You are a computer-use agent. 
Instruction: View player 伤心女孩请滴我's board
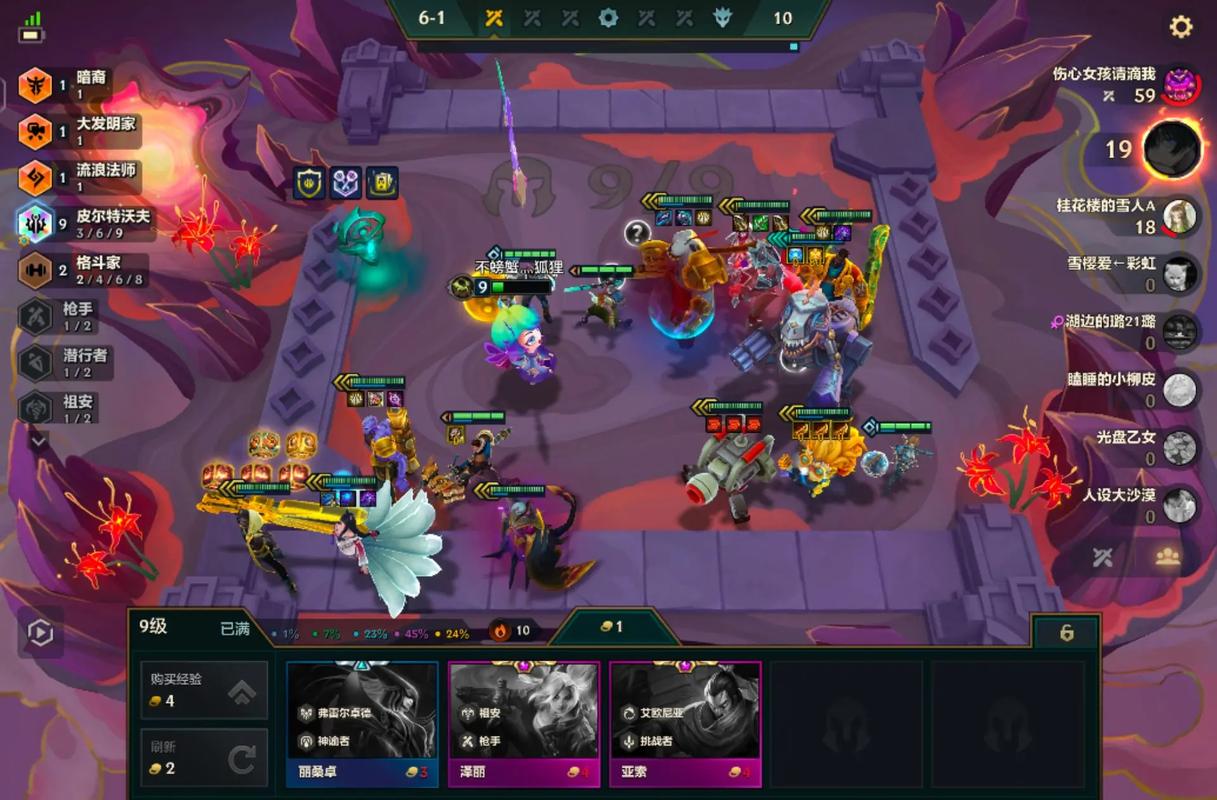(1181, 83)
